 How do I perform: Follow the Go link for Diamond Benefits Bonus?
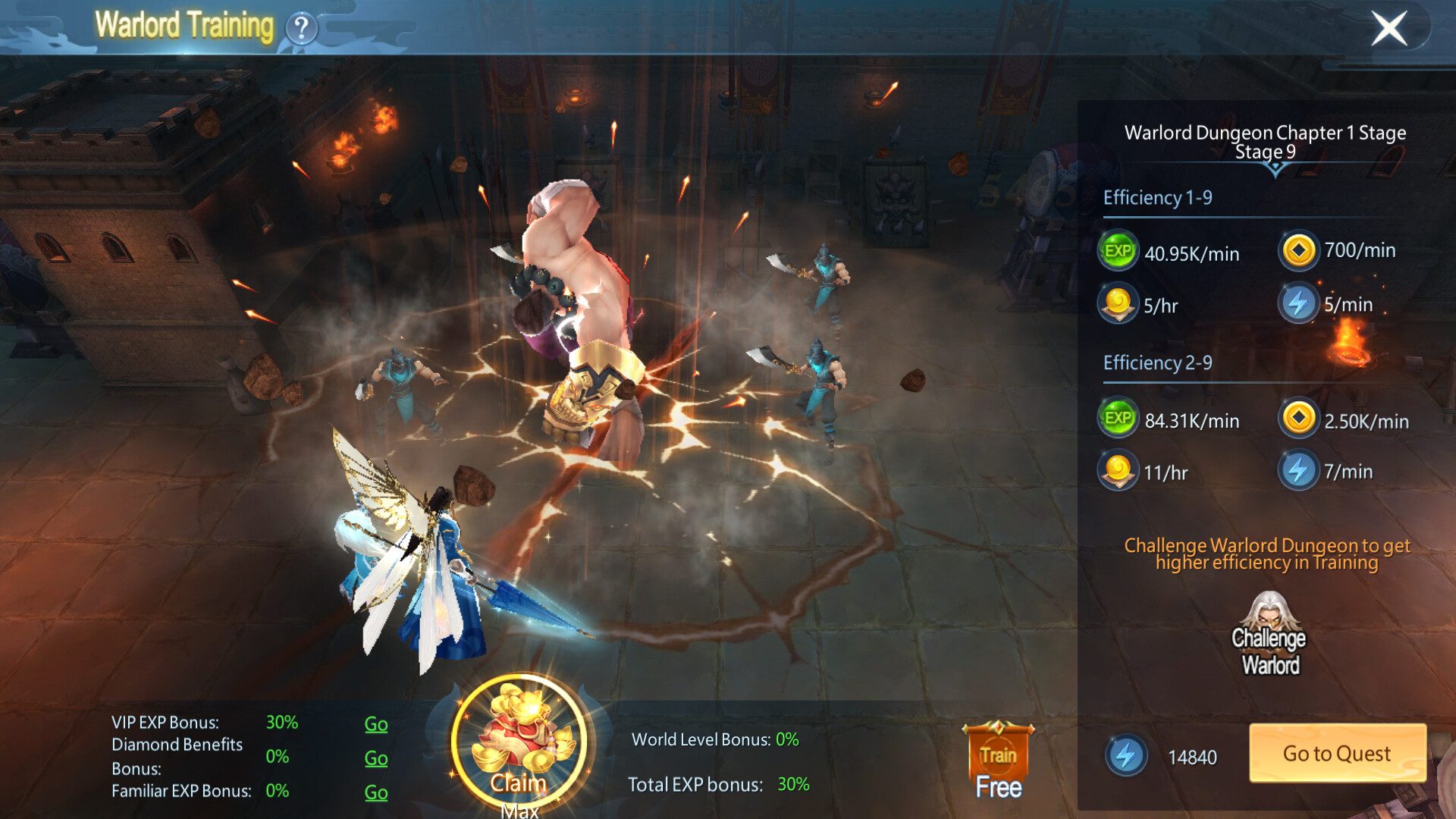coord(376,758)
